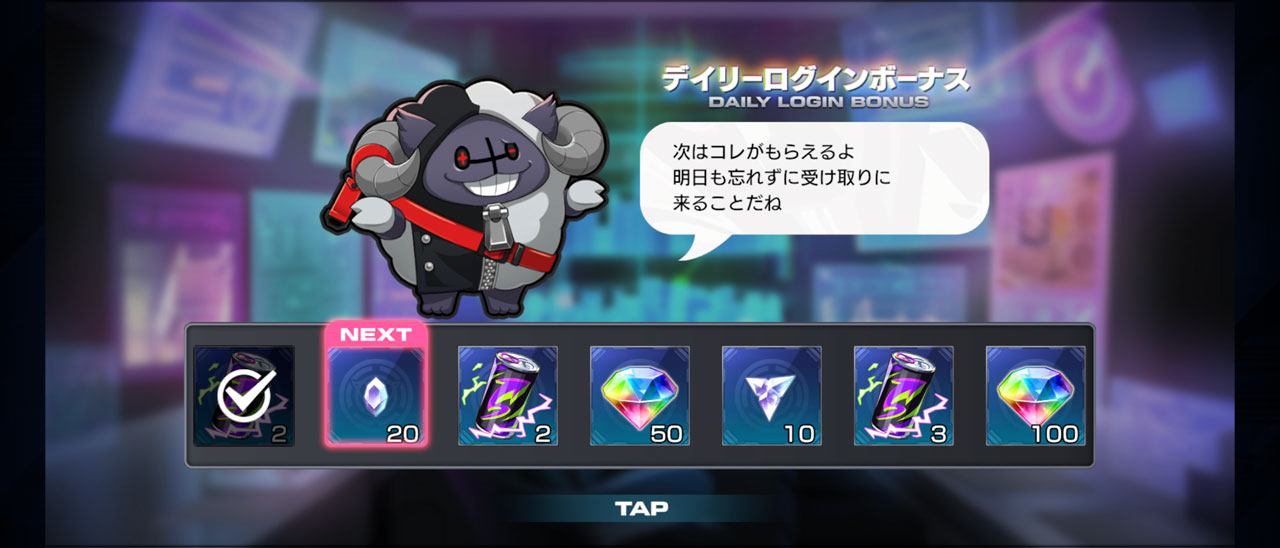Select the energy drink reward showing 2
Viewport: 1280px width, 548px height.
pyautogui.click(x=508, y=396)
